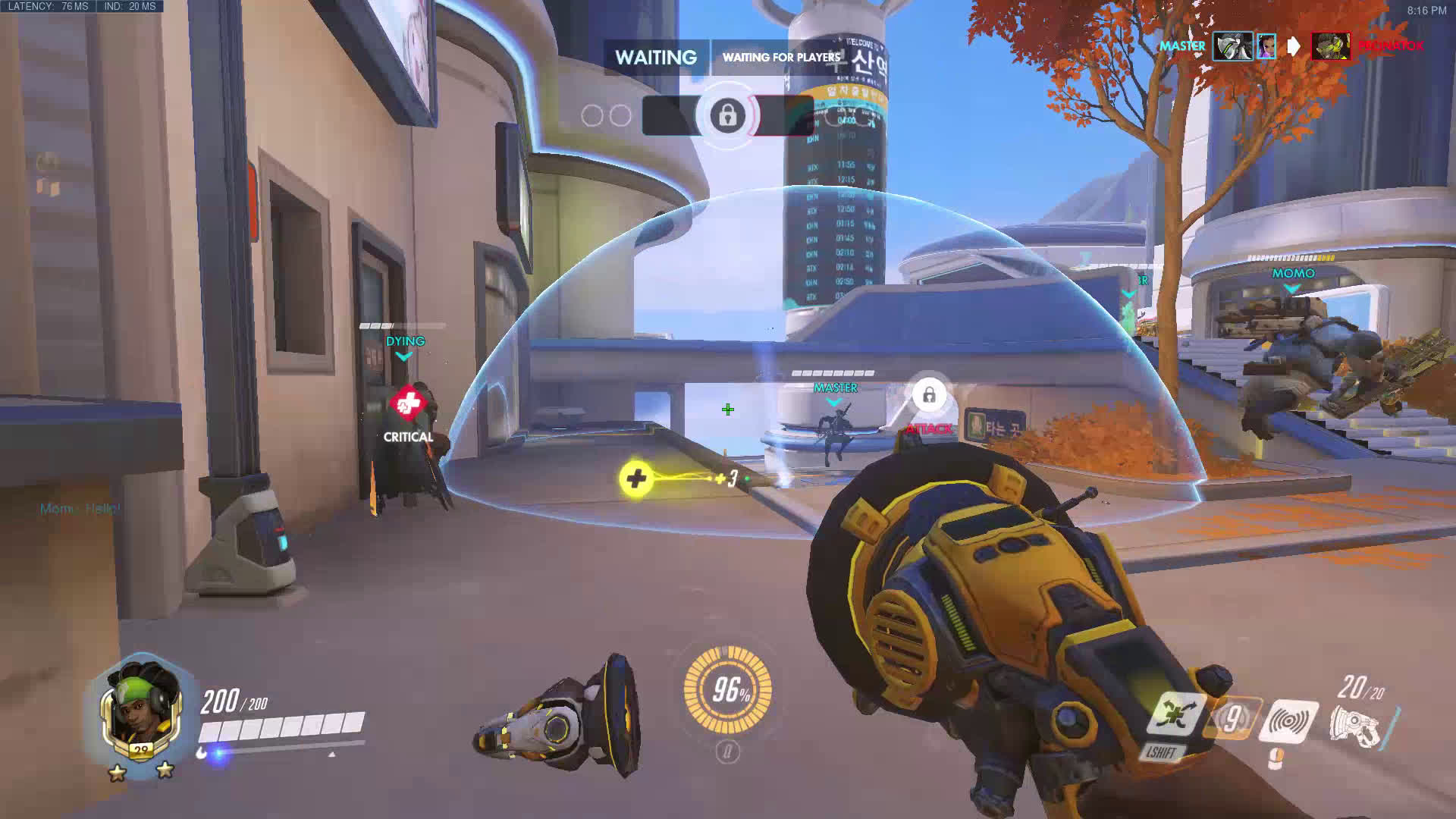The width and height of the screenshot is (1456, 819).
Task: Open the chat message from Momo
Action: (80, 508)
